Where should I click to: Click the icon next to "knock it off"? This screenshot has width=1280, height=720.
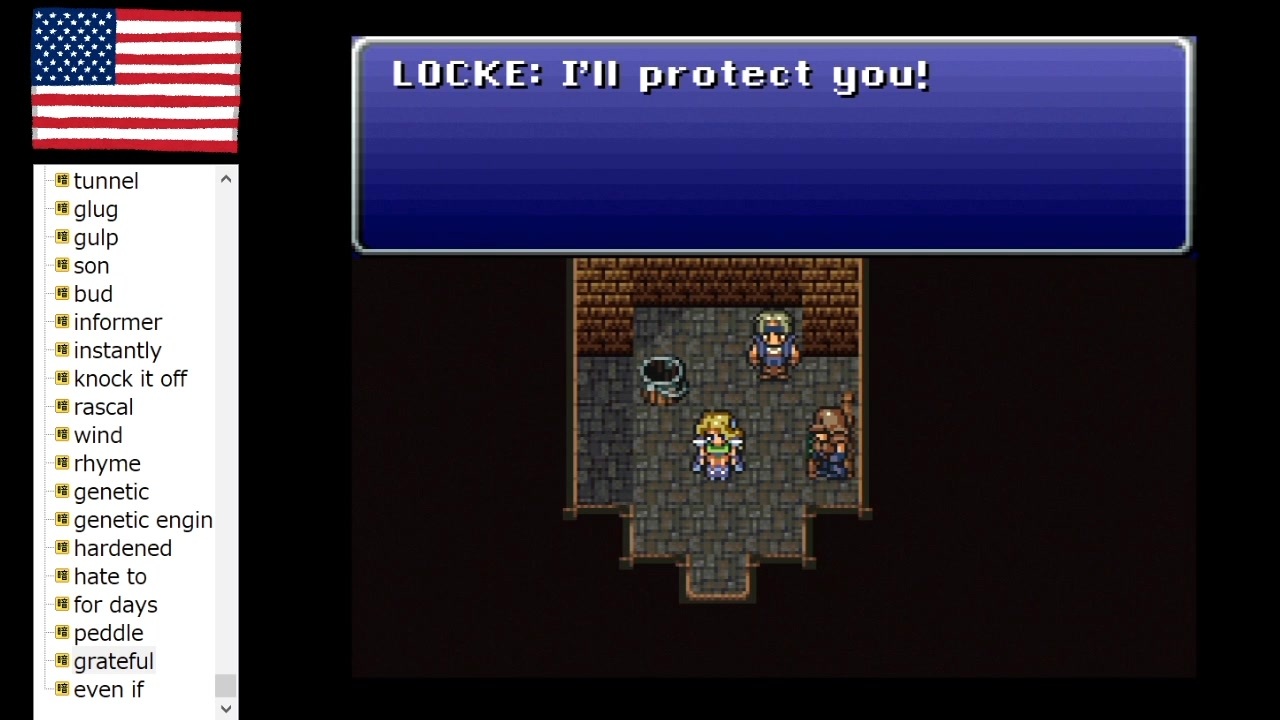coord(61,378)
